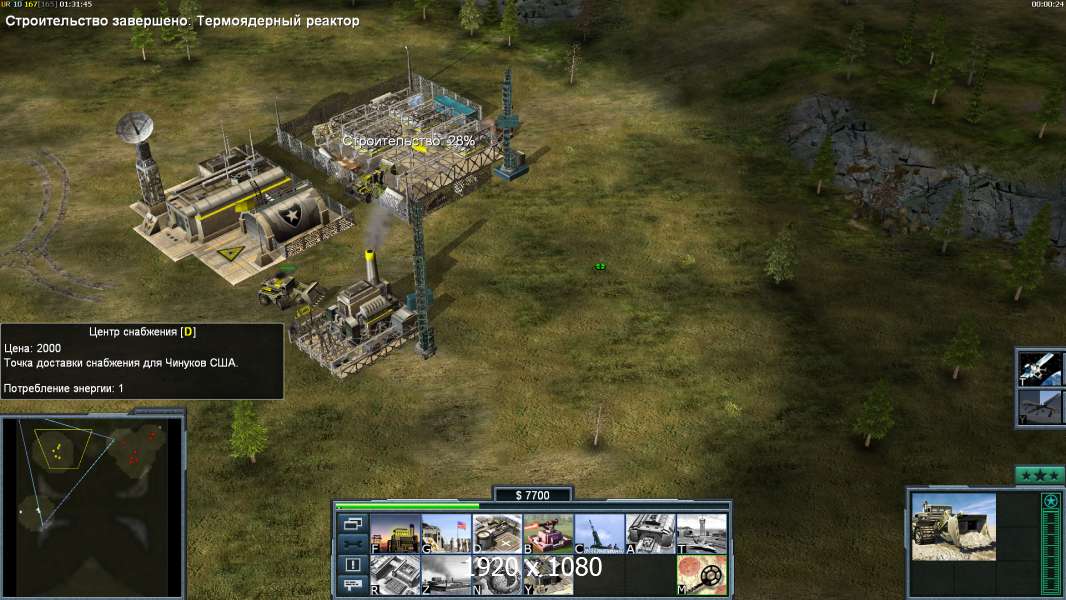Viewport: 1066px width, 600px height.
Task: Build the Barracks with the American flag
Action: [x=446, y=534]
